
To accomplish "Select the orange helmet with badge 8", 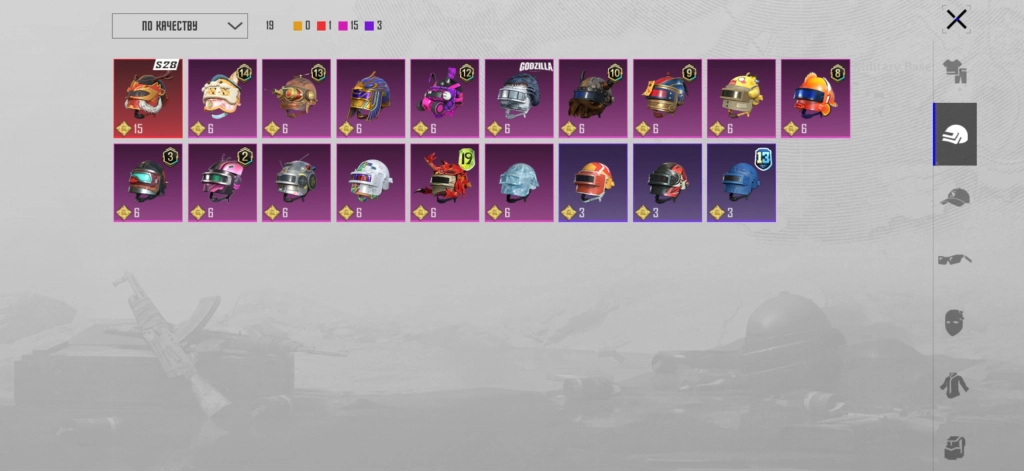I will [815, 98].
